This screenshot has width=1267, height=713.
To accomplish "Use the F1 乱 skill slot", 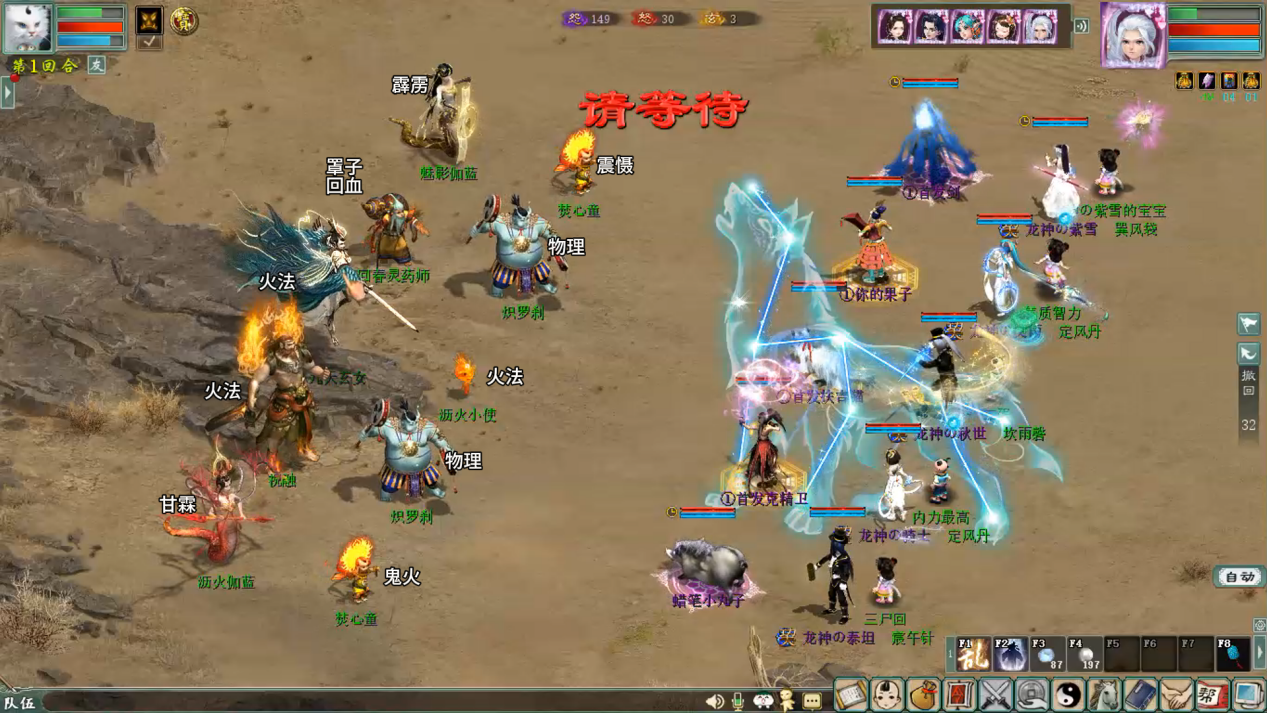I will [972, 654].
